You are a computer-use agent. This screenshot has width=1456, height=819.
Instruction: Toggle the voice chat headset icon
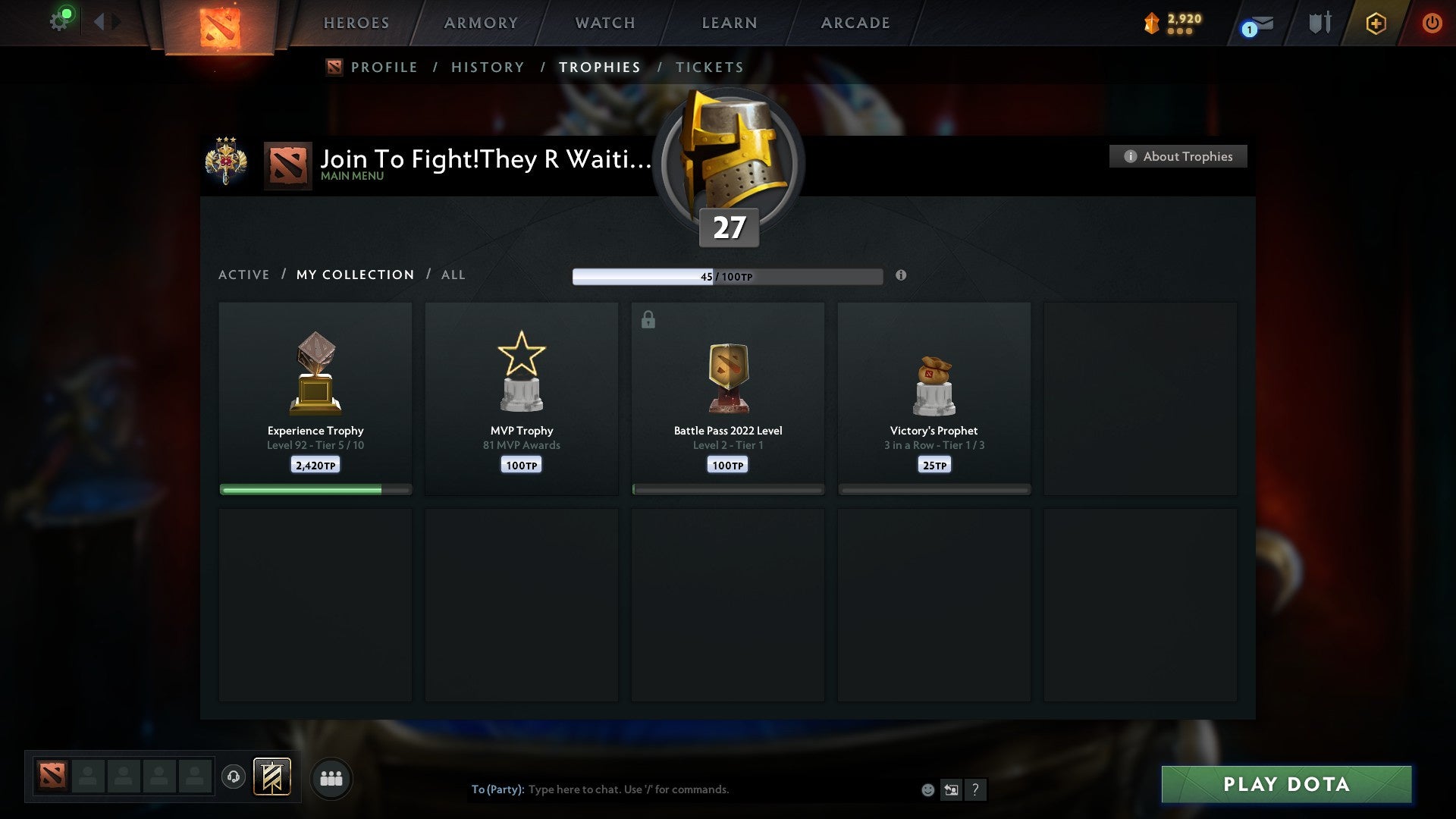pyautogui.click(x=234, y=778)
